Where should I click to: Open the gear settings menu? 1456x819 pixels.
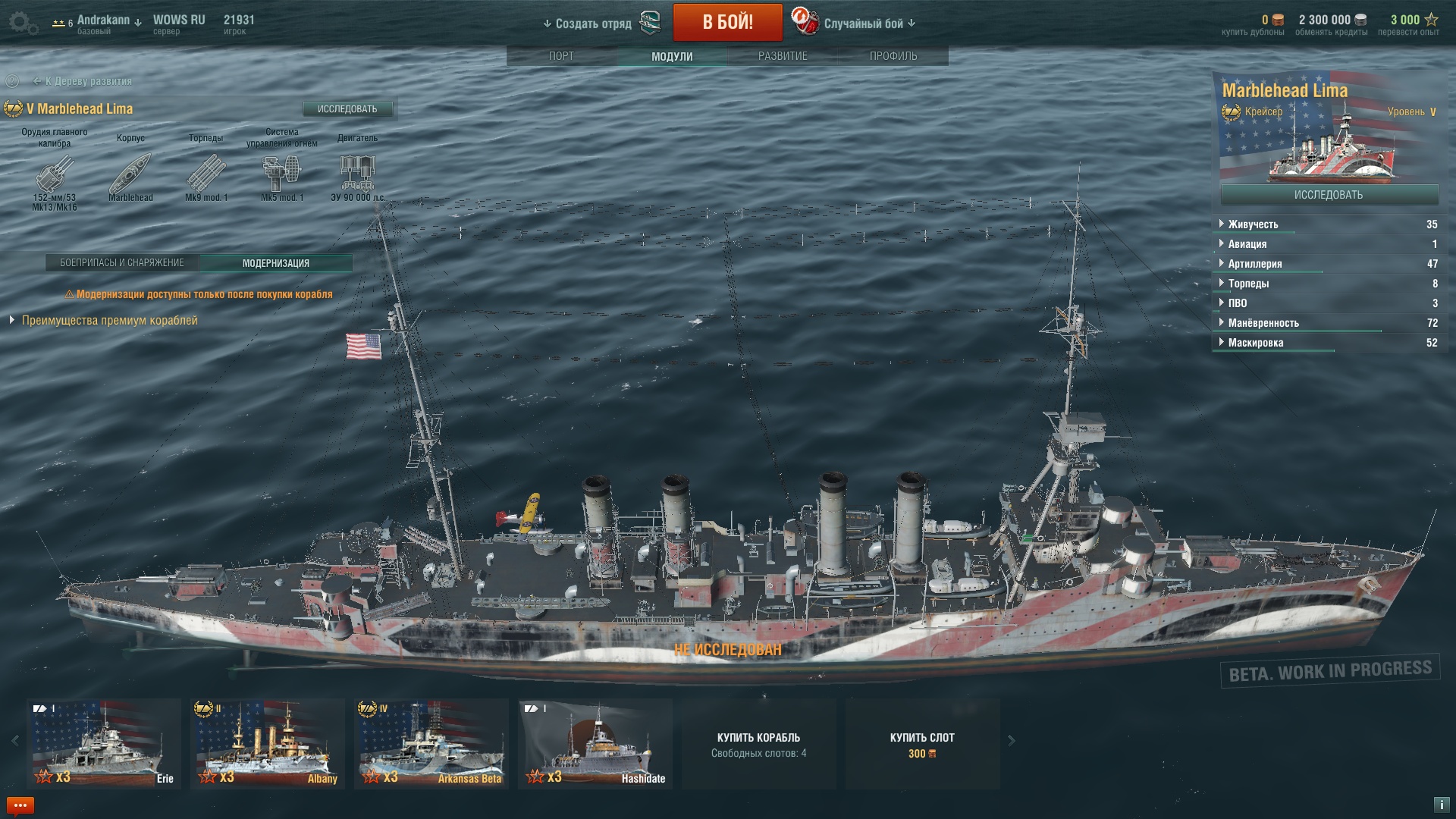coord(23,23)
